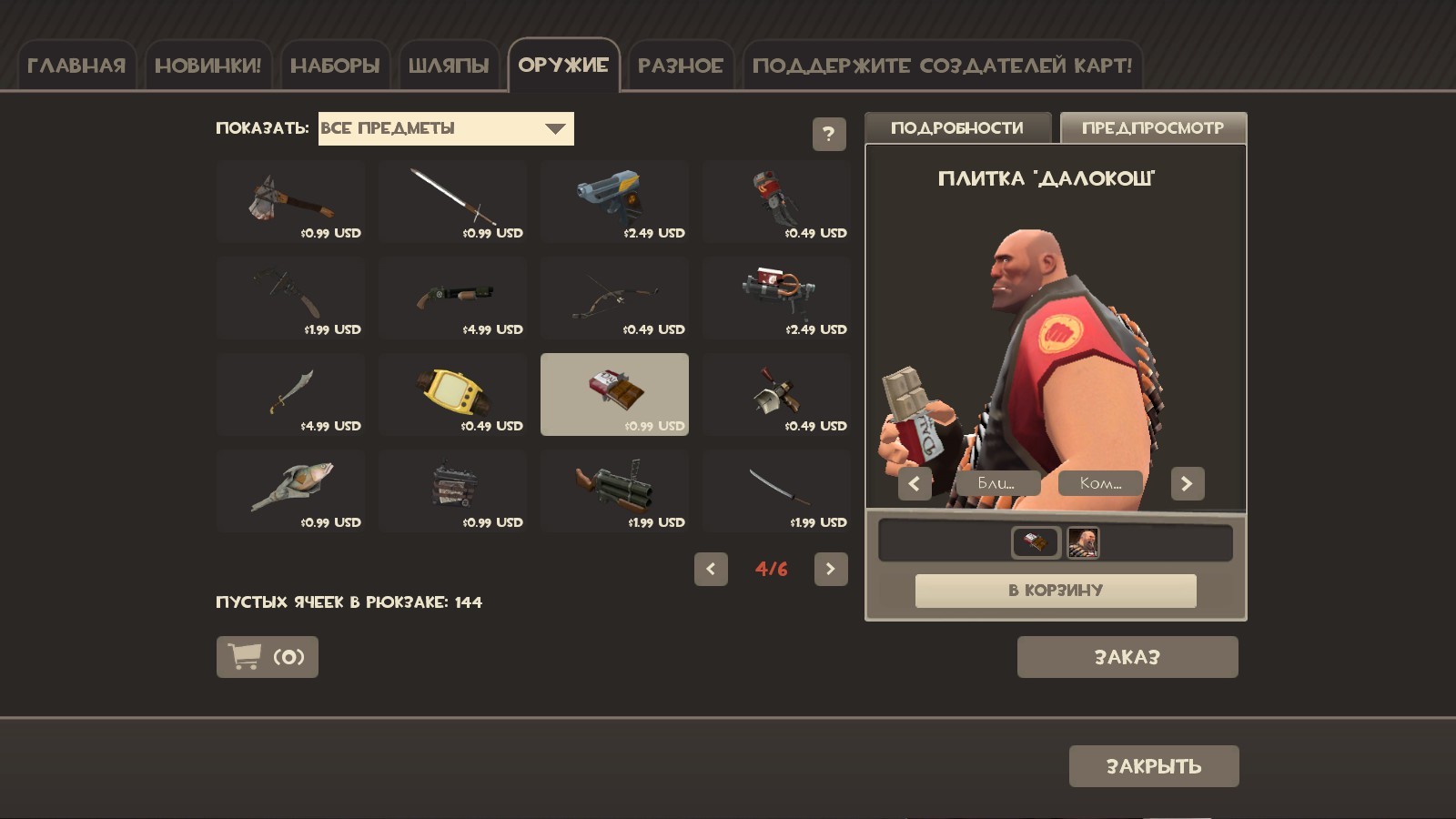Click the ЗАКАЗ checkout button
The height and width of the screenshot is (819, 1456).
[1127, 656]
